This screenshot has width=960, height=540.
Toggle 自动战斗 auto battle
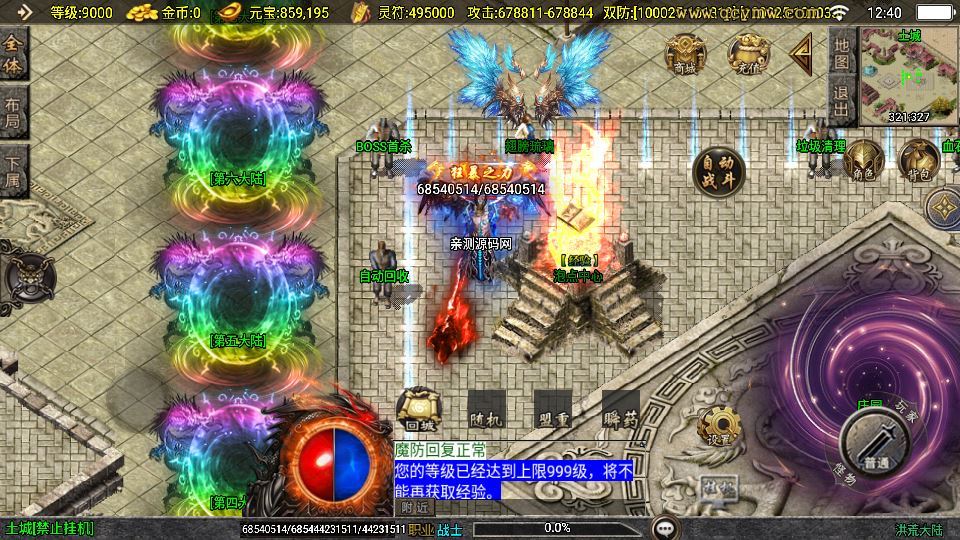tap(719, 169)
